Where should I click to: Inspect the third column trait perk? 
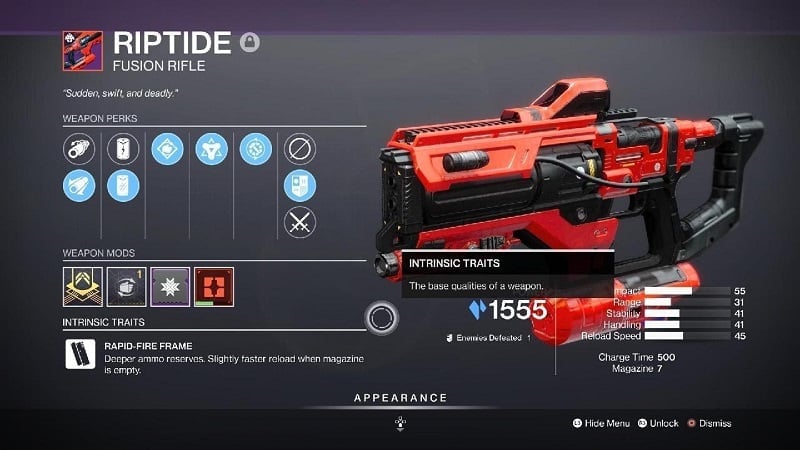(x=167, y=150)
